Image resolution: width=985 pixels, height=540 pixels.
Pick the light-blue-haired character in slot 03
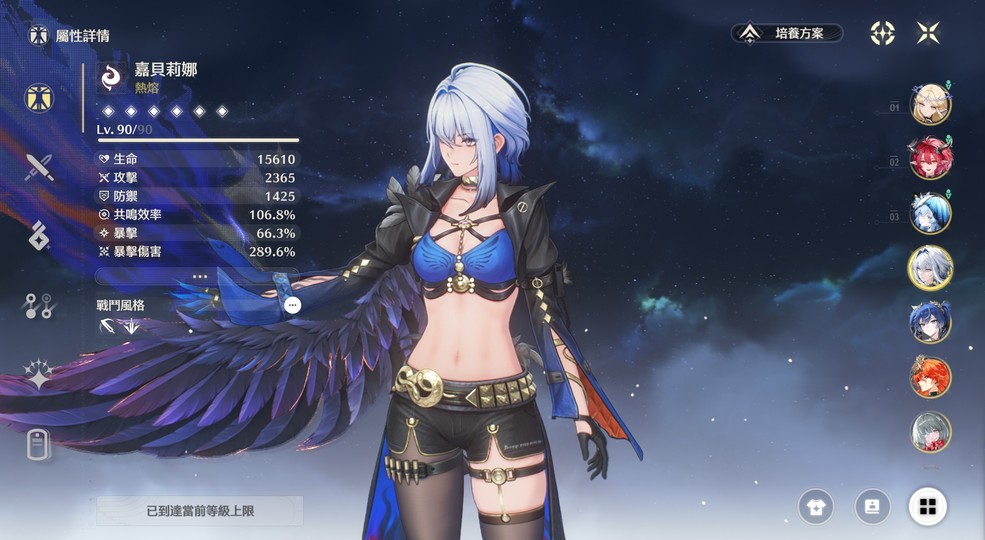tap(930, 214)
